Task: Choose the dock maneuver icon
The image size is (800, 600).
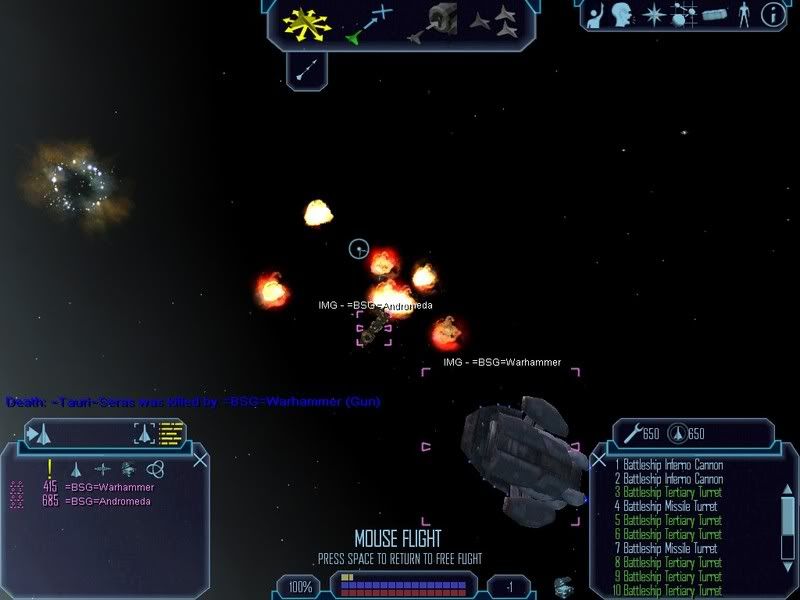Action: pyautogui.click(x=439, y=21)
